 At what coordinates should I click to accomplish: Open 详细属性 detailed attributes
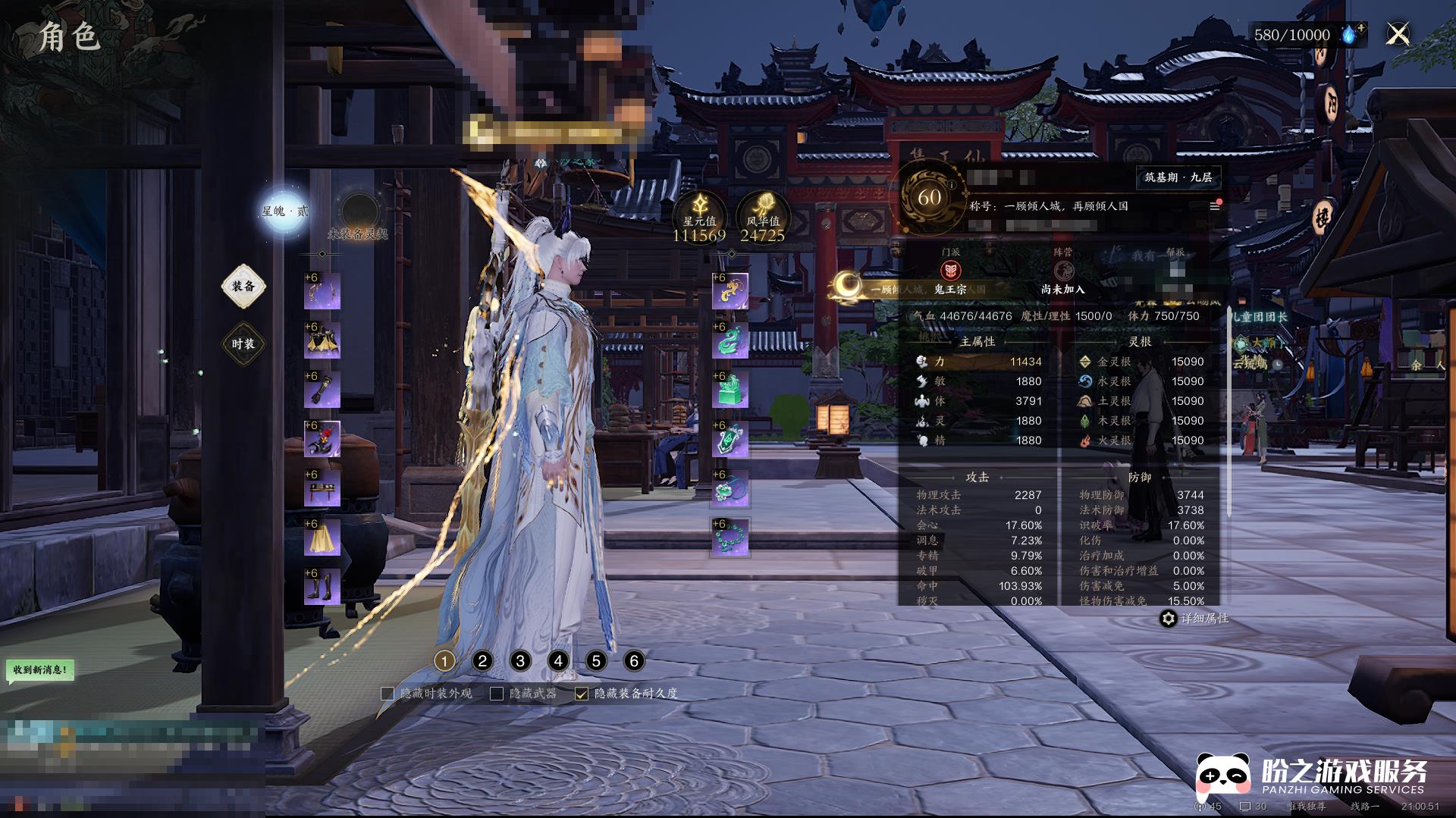point(1194,619)
